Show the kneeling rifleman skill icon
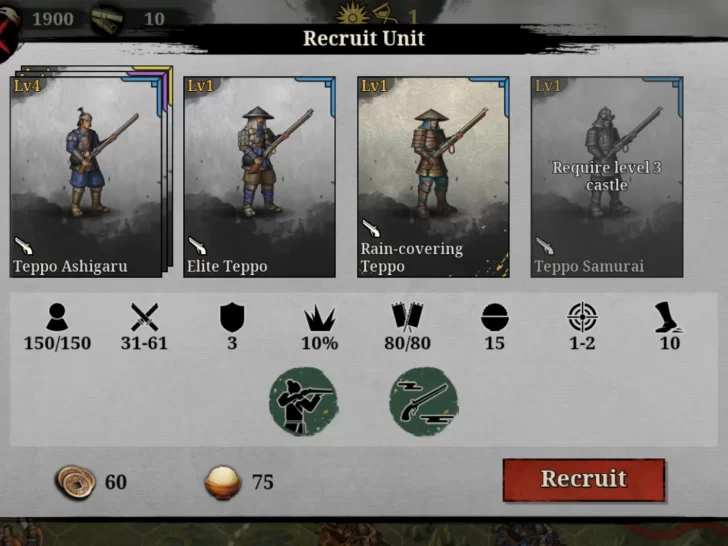 303,402
